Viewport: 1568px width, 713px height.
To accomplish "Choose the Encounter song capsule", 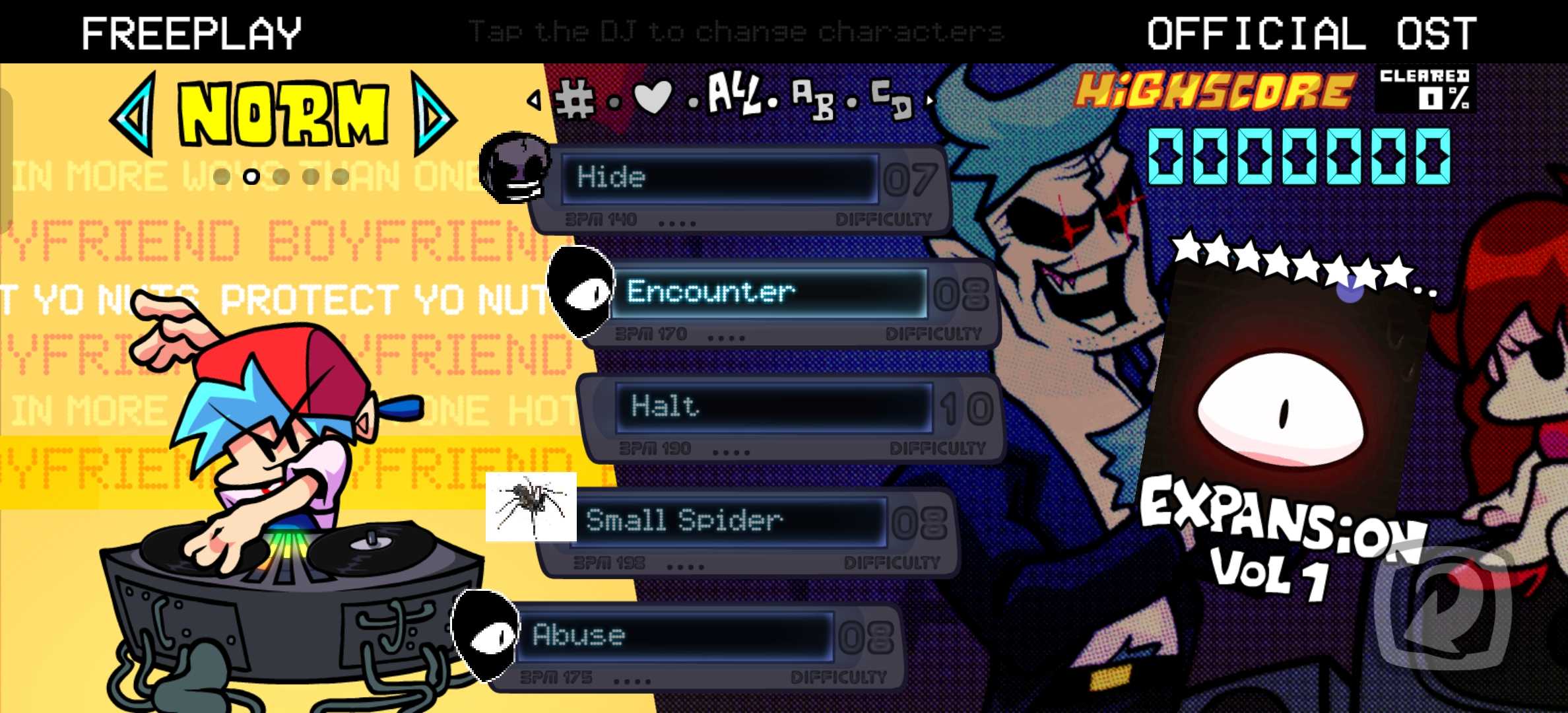I will [x=769, y=292].
